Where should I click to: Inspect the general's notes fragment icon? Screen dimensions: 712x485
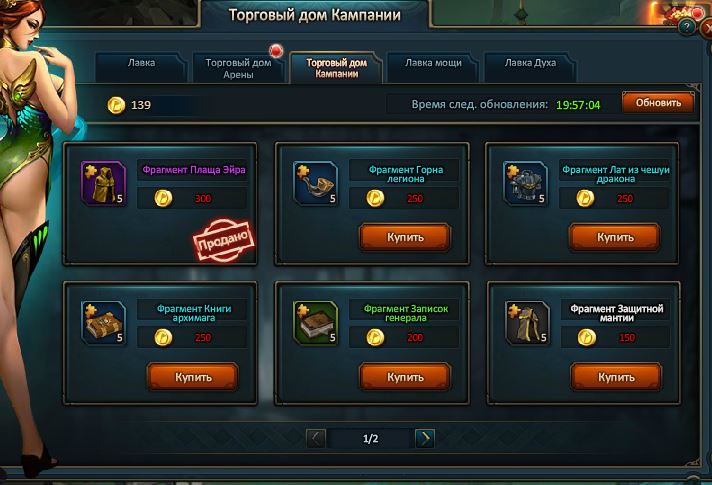point(315,322)
